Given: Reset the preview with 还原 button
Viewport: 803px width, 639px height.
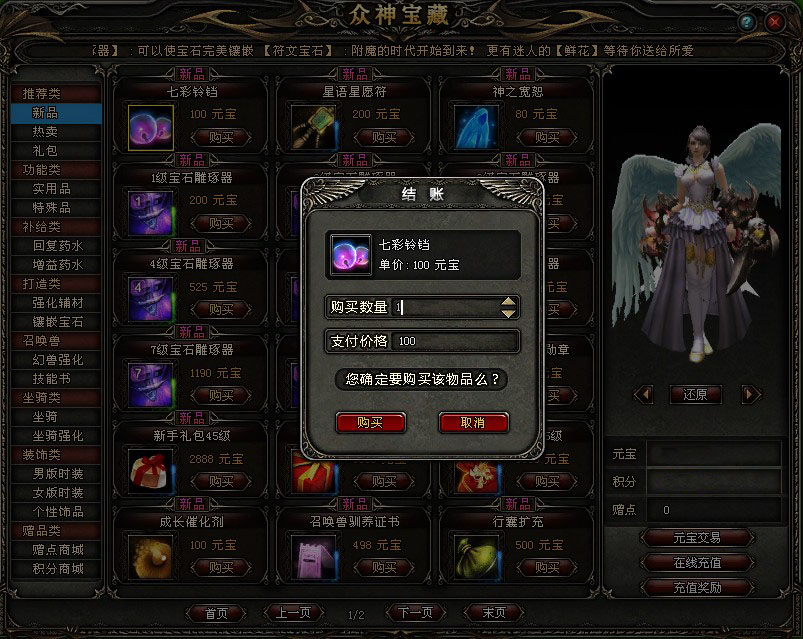Looking at the screenshot, I should point(695,394).
